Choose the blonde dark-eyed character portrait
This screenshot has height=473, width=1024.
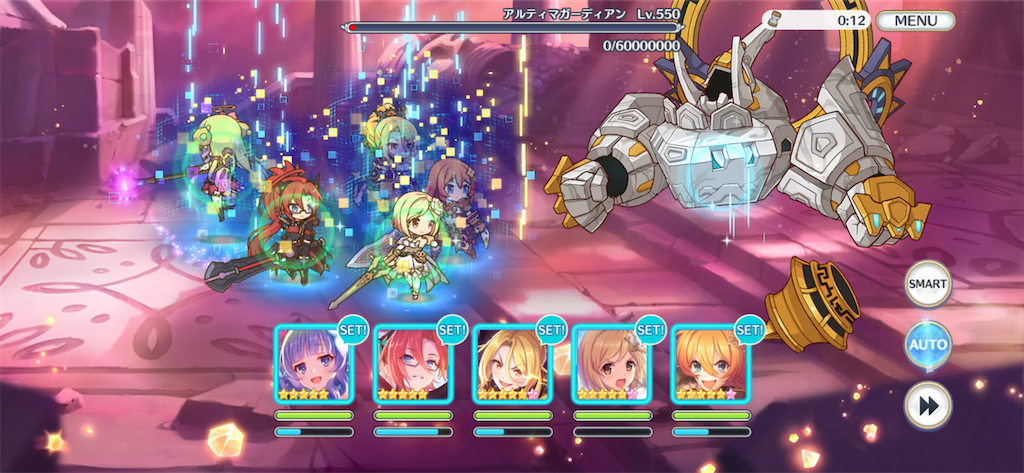point(511,364)
